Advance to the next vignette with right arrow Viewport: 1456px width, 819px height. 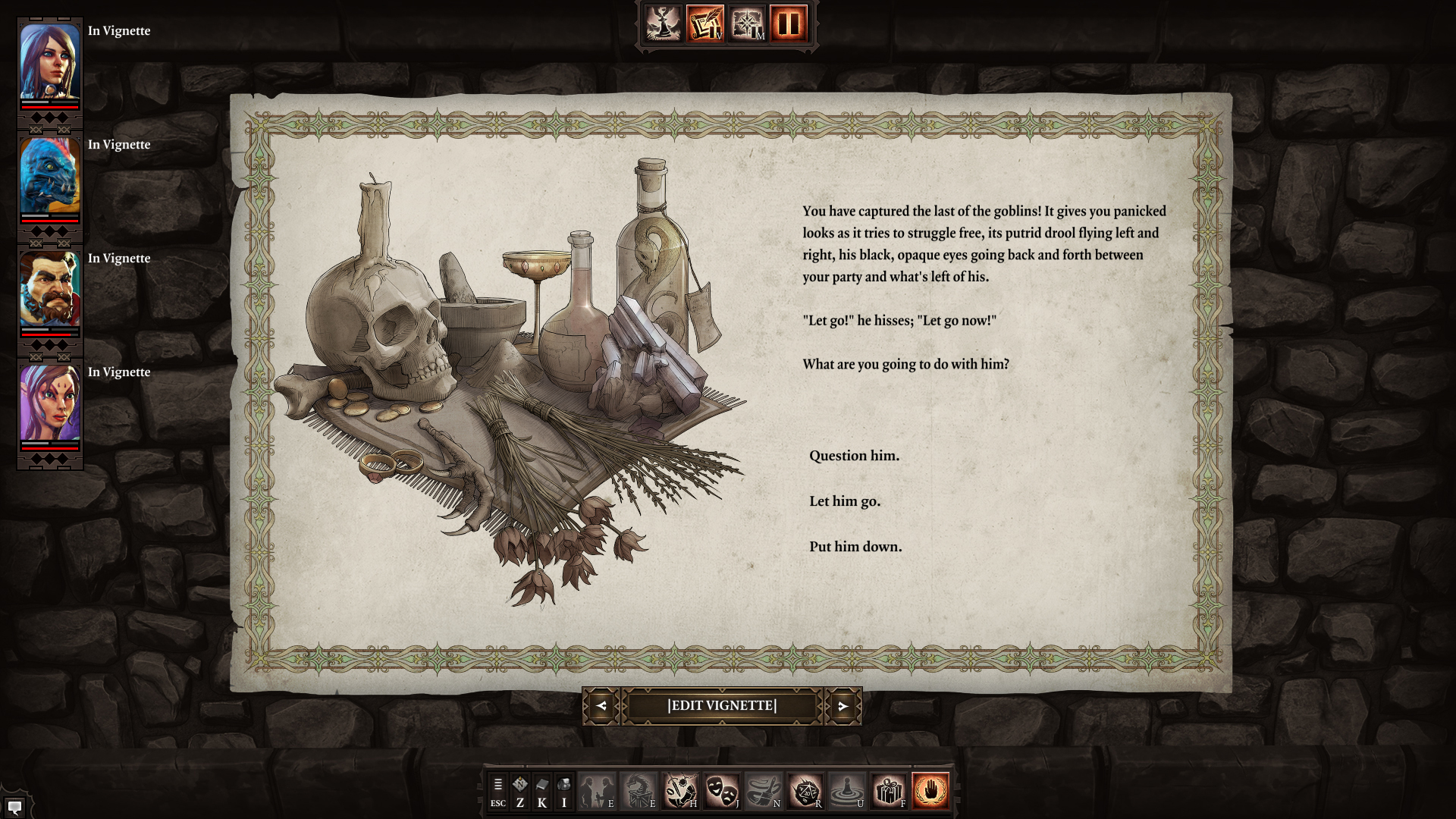click(843, 706)
